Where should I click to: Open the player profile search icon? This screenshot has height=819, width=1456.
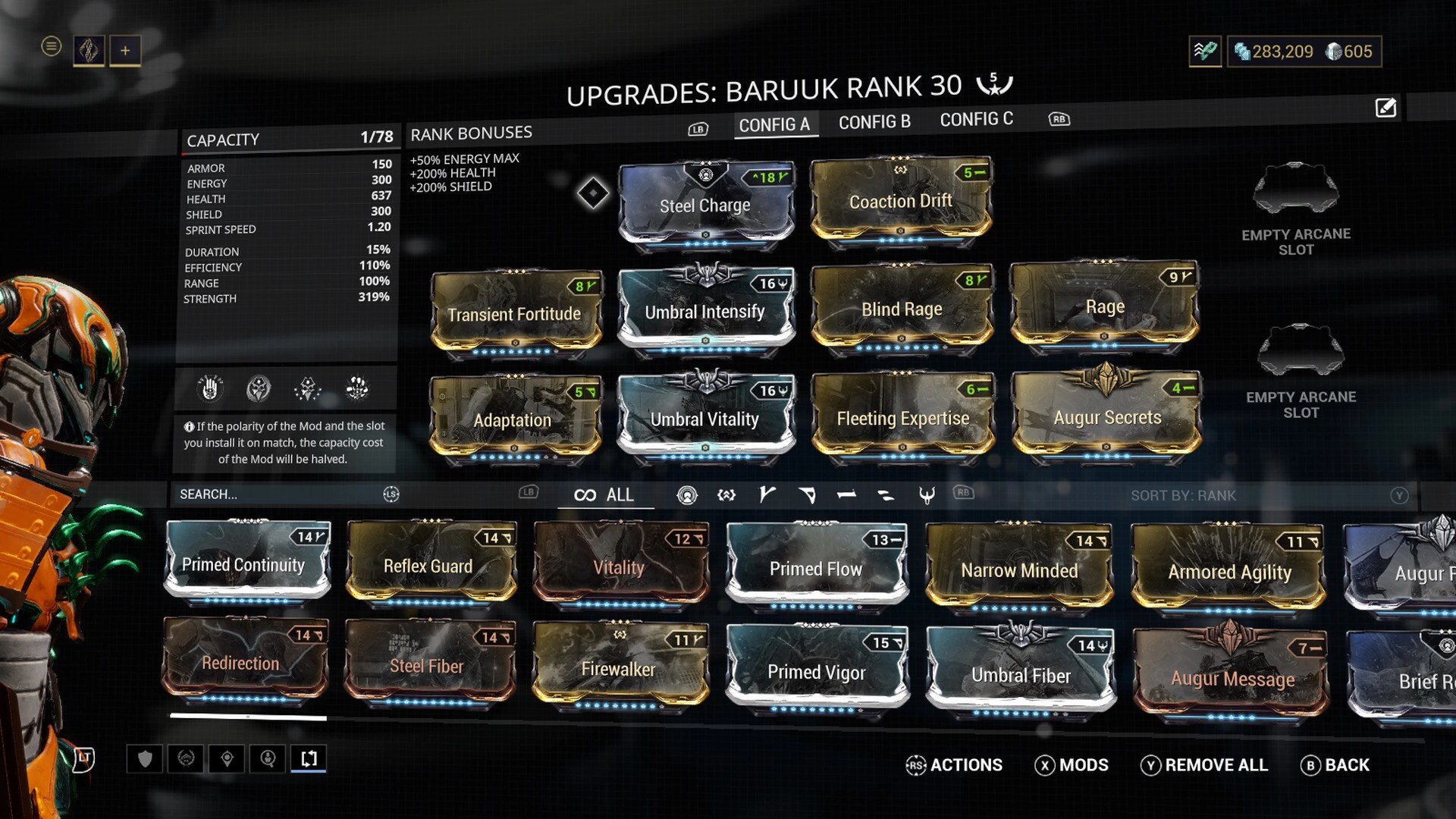coord(267,758)
